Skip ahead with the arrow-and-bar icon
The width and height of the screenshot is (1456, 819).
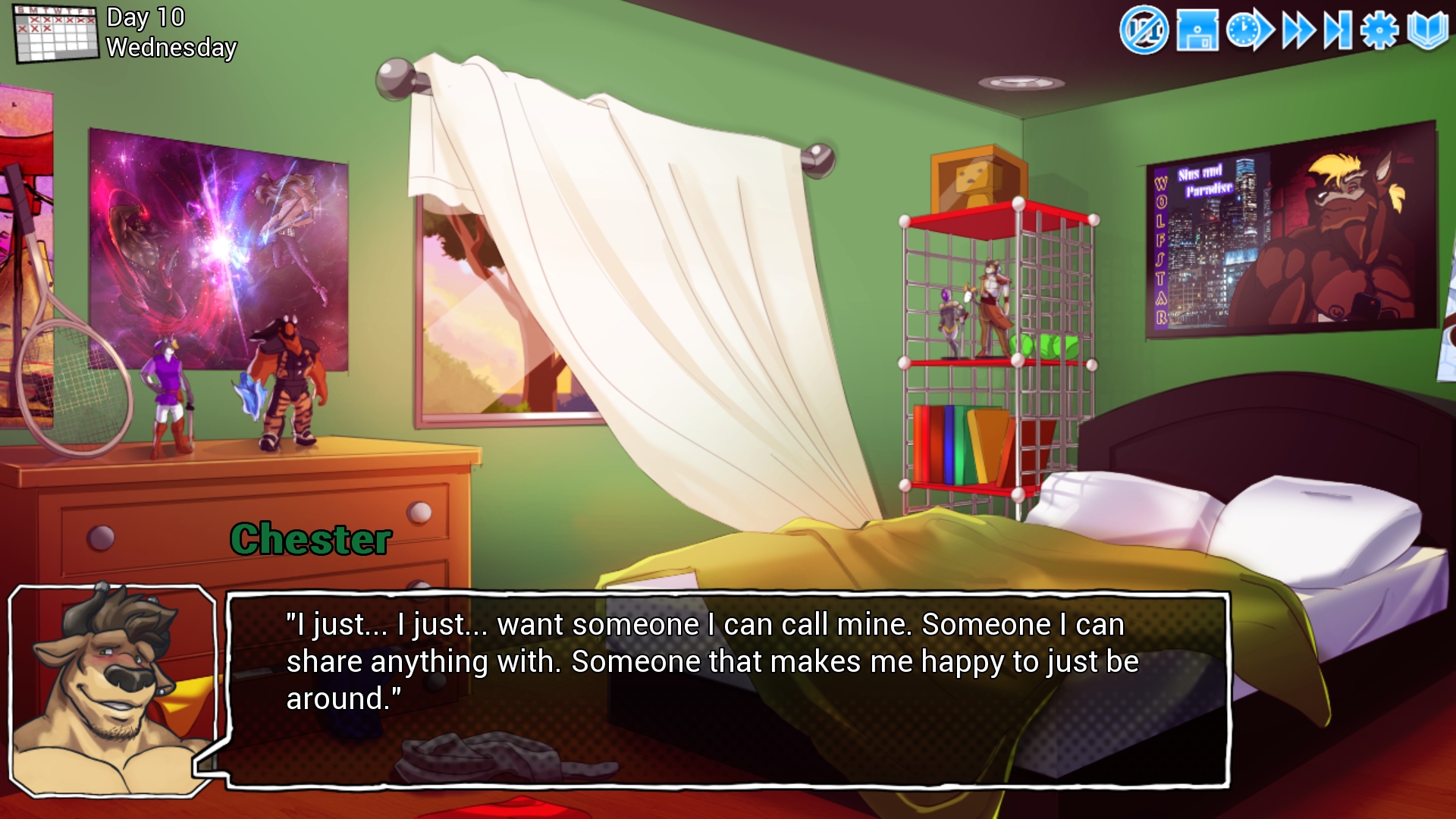click(x=1338, y=31)
